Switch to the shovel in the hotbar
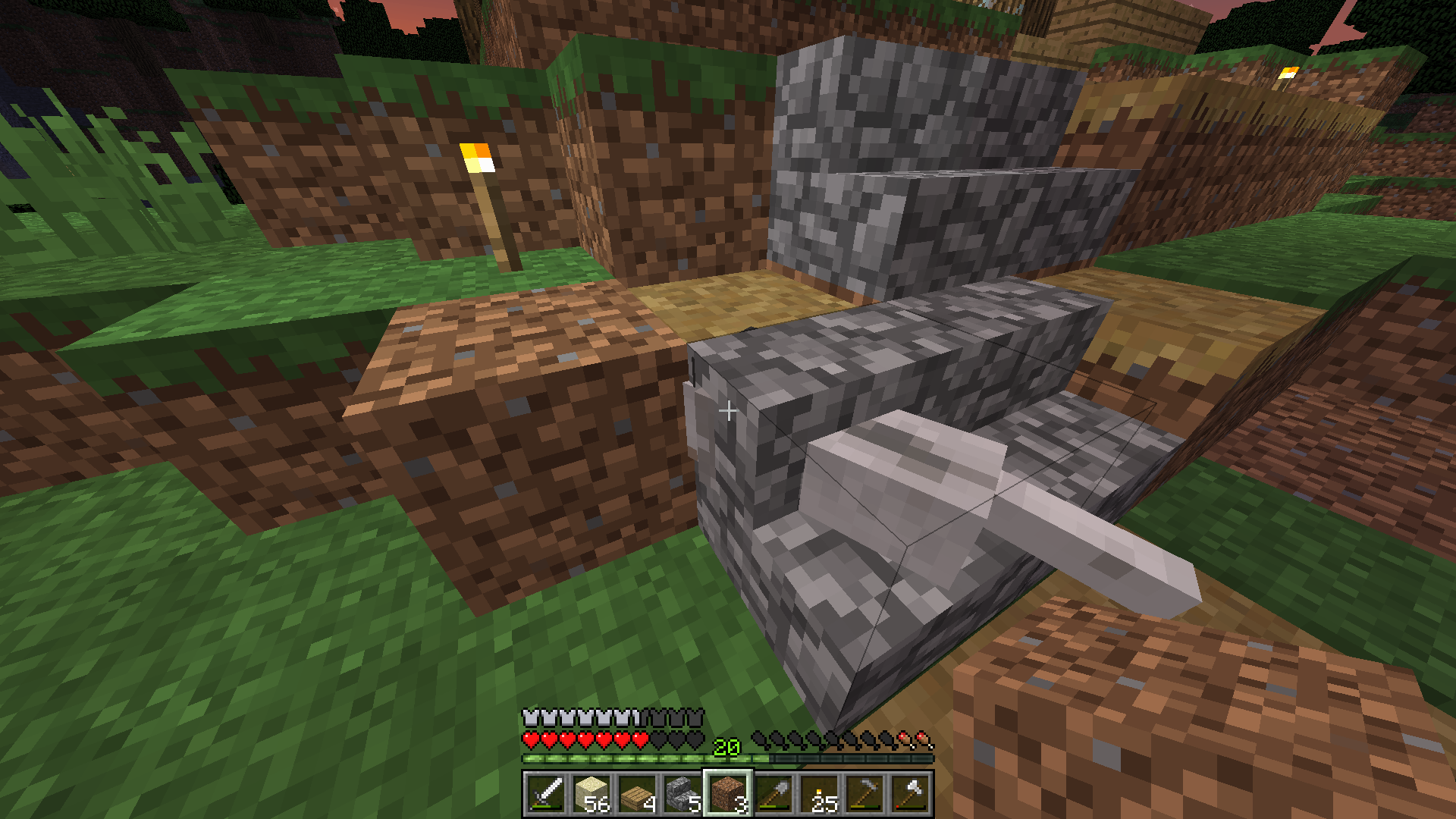The image size is (1456, 819). [773, 794]
